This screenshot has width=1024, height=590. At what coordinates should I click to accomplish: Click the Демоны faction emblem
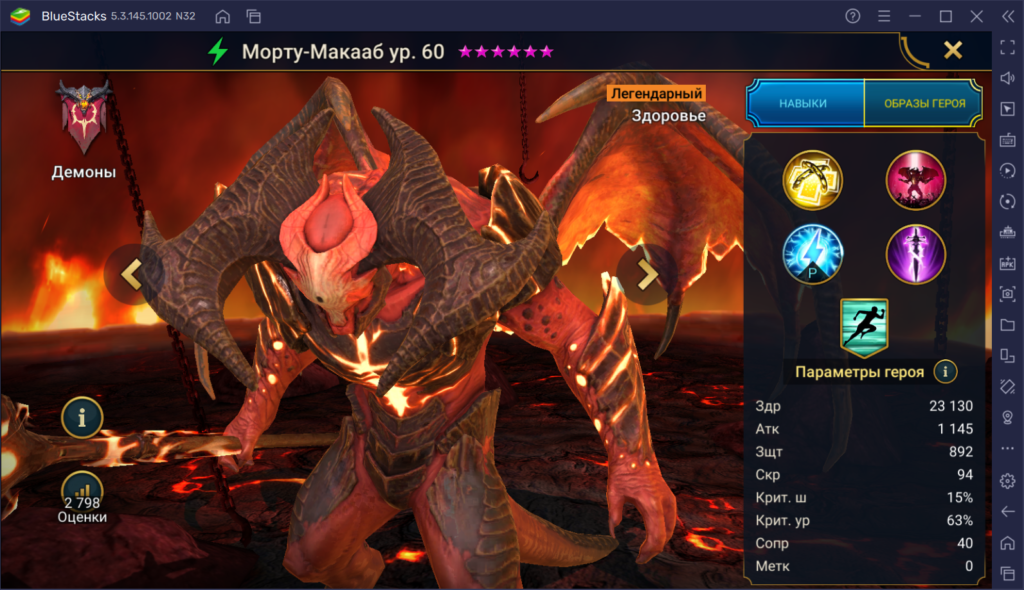click(84, 120)
